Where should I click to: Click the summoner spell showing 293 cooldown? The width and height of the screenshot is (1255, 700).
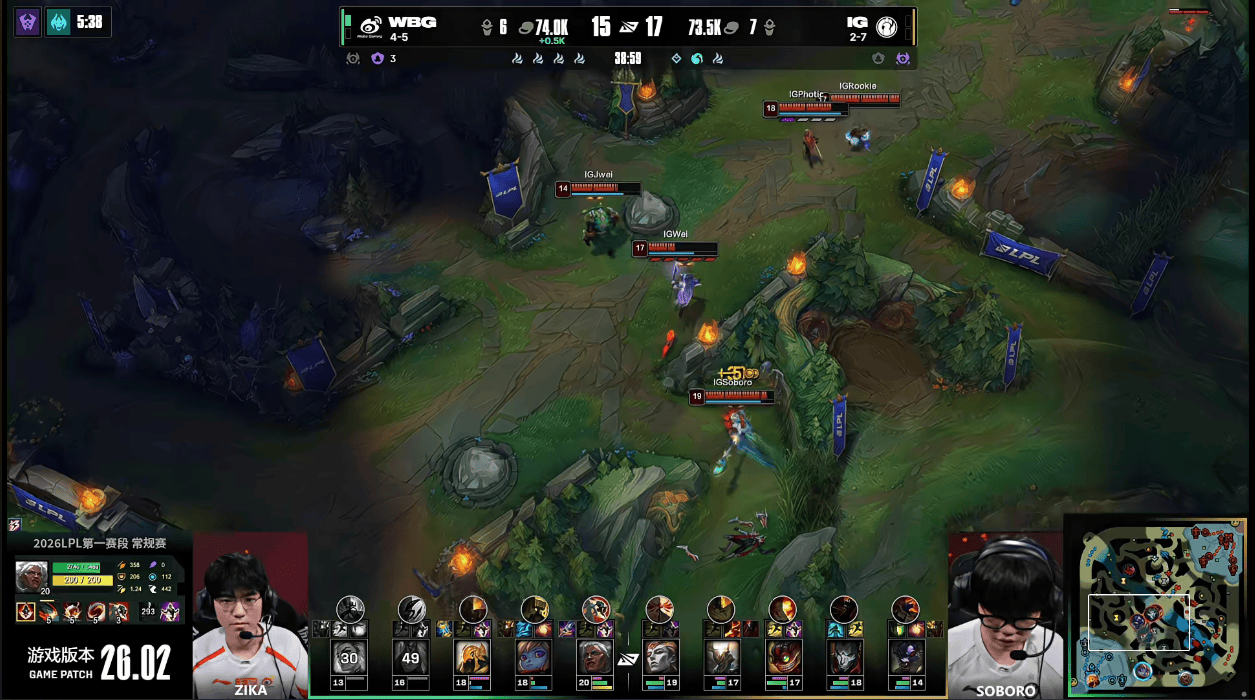tap(148, 611)
